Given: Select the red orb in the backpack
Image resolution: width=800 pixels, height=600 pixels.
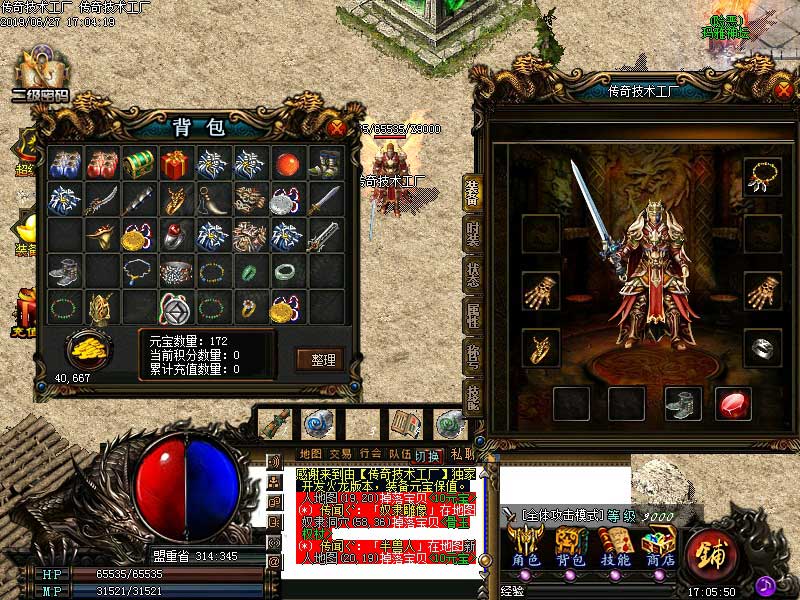Looking at the screenshot, I should [289, 163].
